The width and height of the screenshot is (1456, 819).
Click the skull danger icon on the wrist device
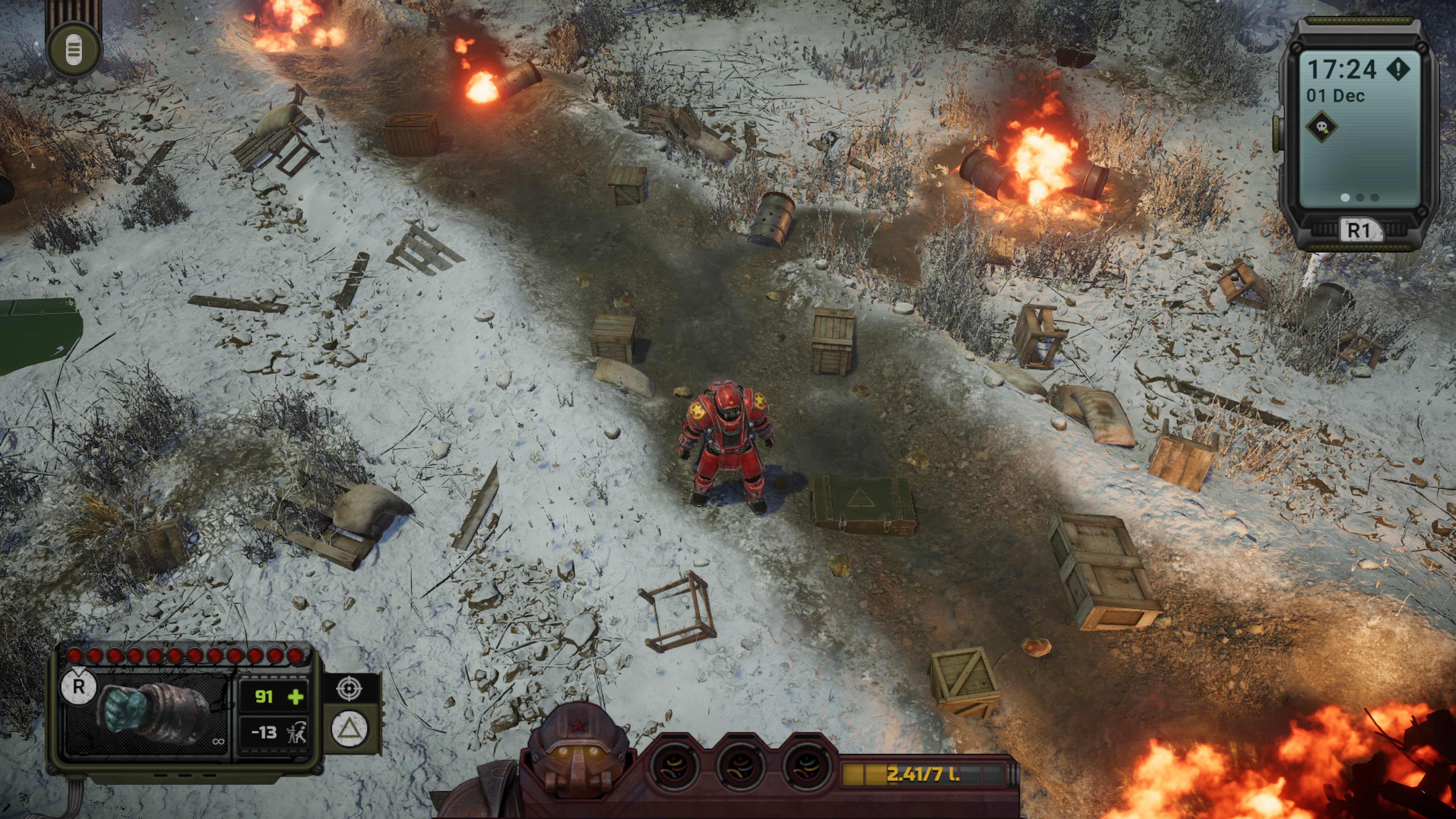(1323, 127)
